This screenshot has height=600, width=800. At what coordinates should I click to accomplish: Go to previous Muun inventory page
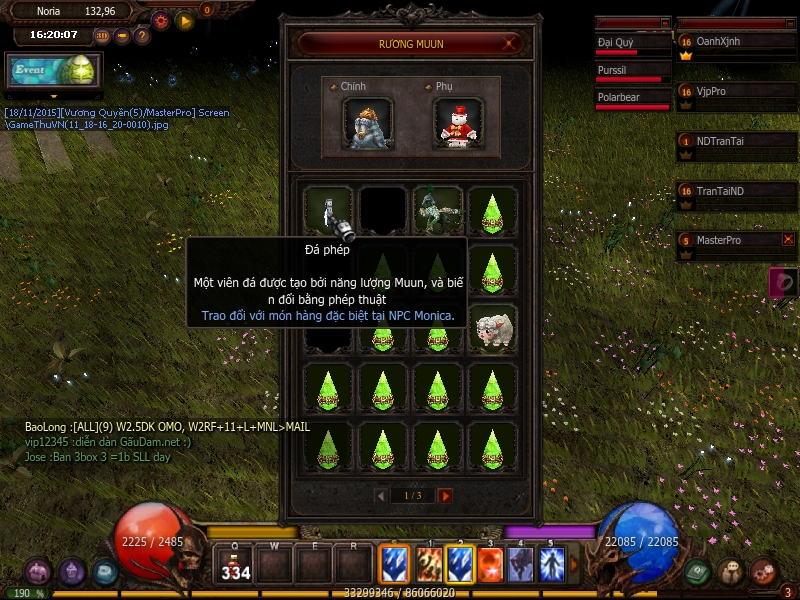pyautogui.click(x=380, y=496)
